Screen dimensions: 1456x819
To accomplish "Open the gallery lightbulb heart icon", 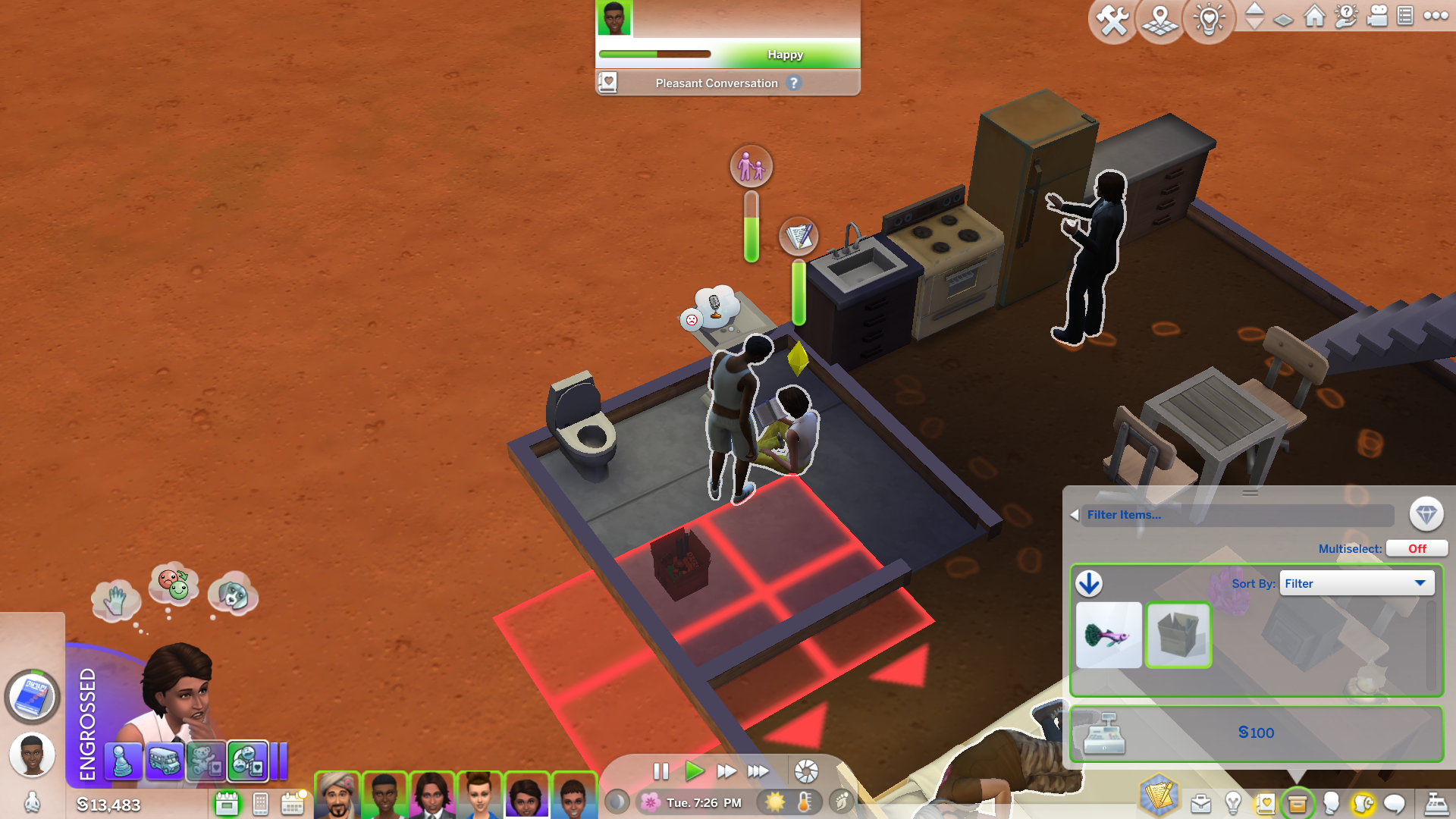I will tap(1209, 20).
